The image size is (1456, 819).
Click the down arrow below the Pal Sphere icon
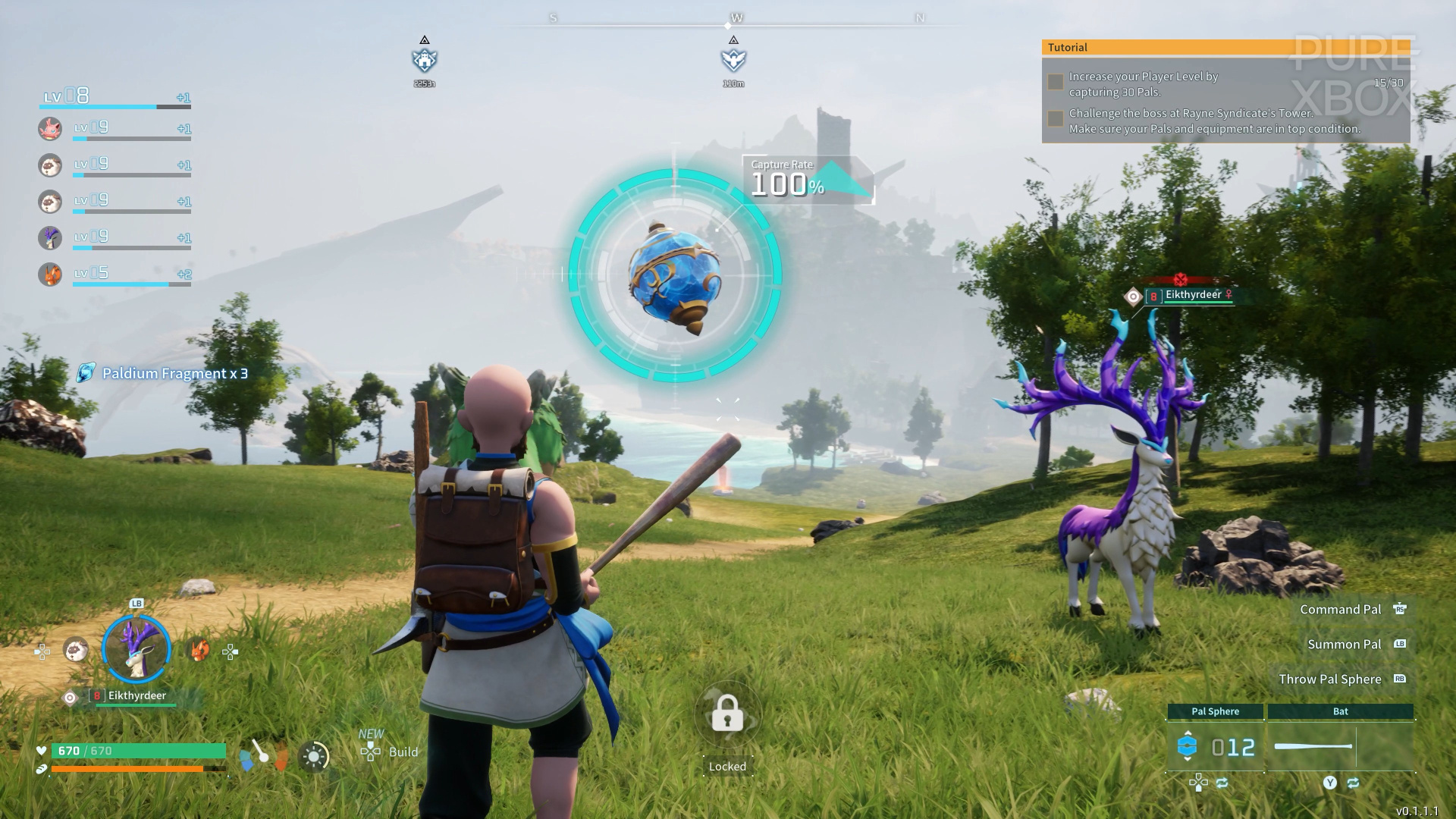tap(1188, 759)
